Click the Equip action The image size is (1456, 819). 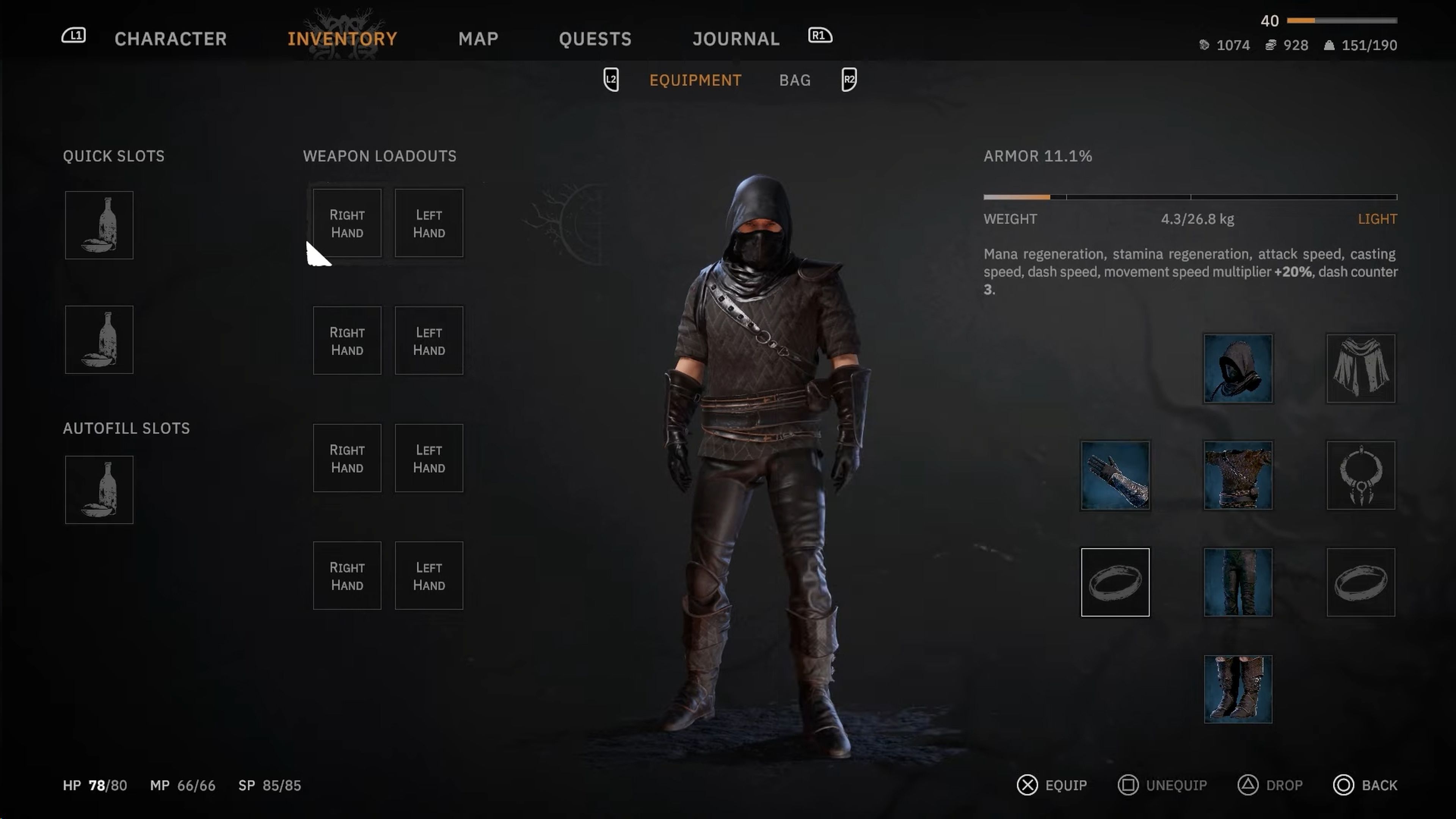[x=1052, y=785]
